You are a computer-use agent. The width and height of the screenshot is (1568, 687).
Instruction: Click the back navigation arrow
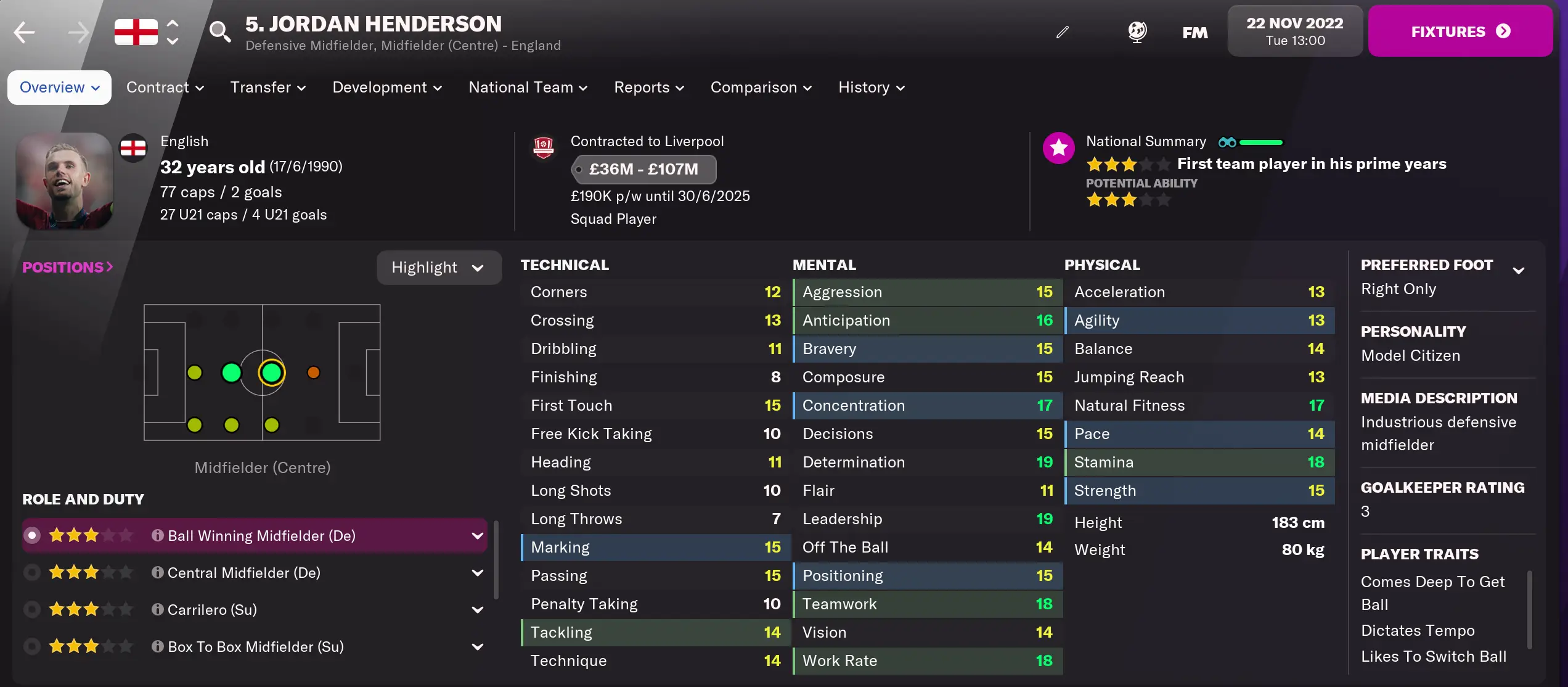pos(23,32)
